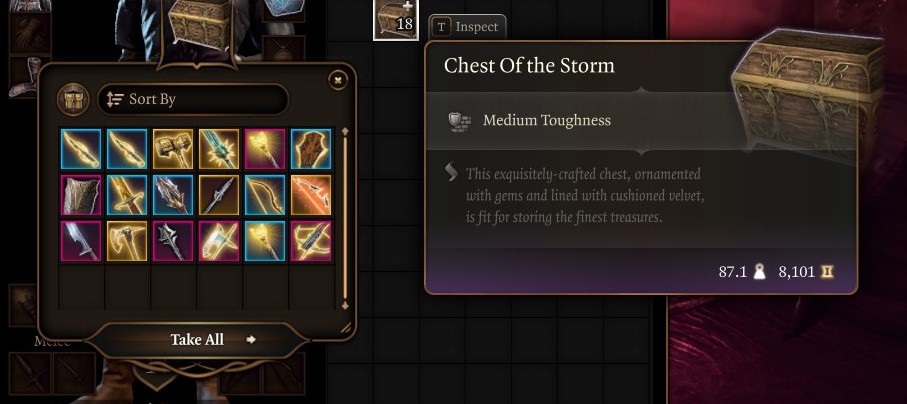Click the chest window's scrollbar
Screen dimensions: 907x404
click(x=345, y=218)
